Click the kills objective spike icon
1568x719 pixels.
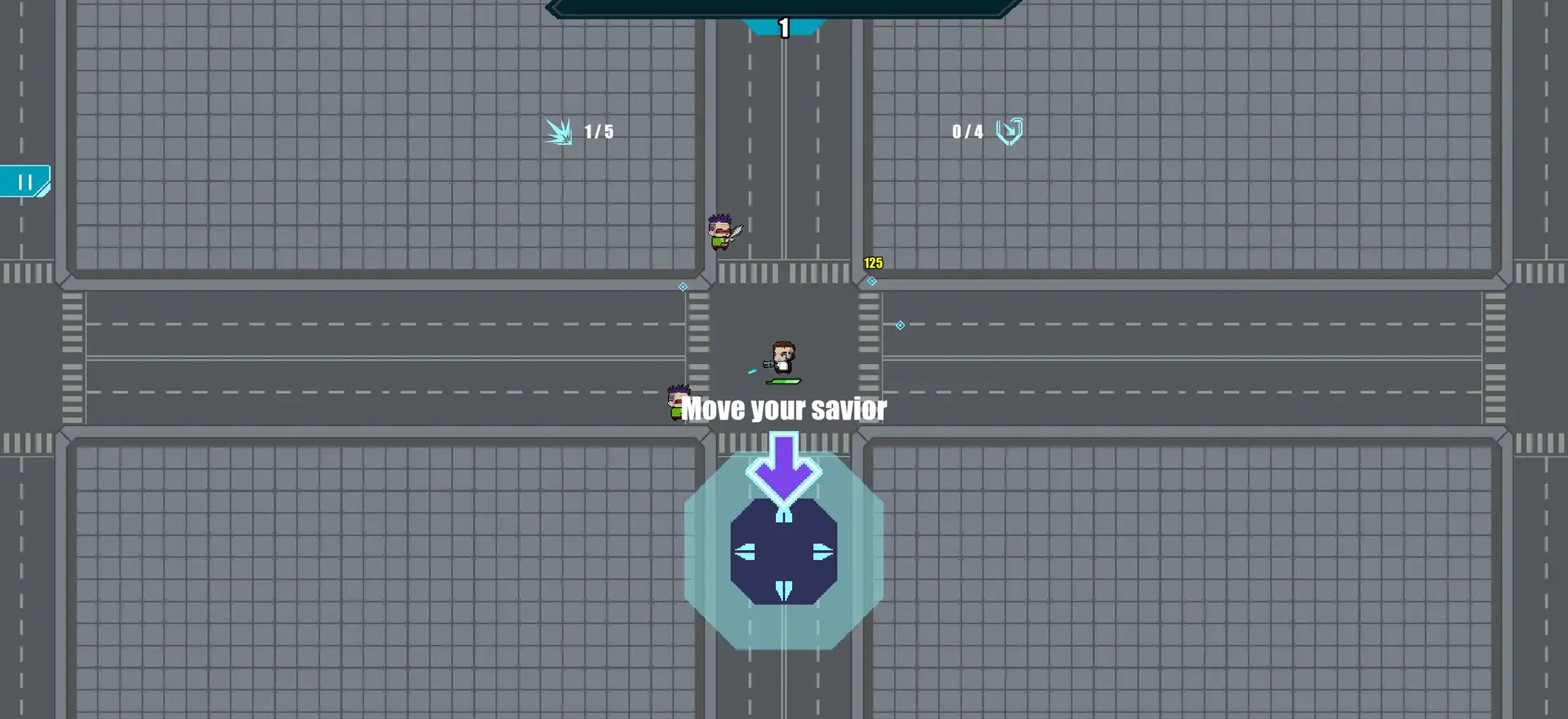pyautogui.click(x=559, y=131)
